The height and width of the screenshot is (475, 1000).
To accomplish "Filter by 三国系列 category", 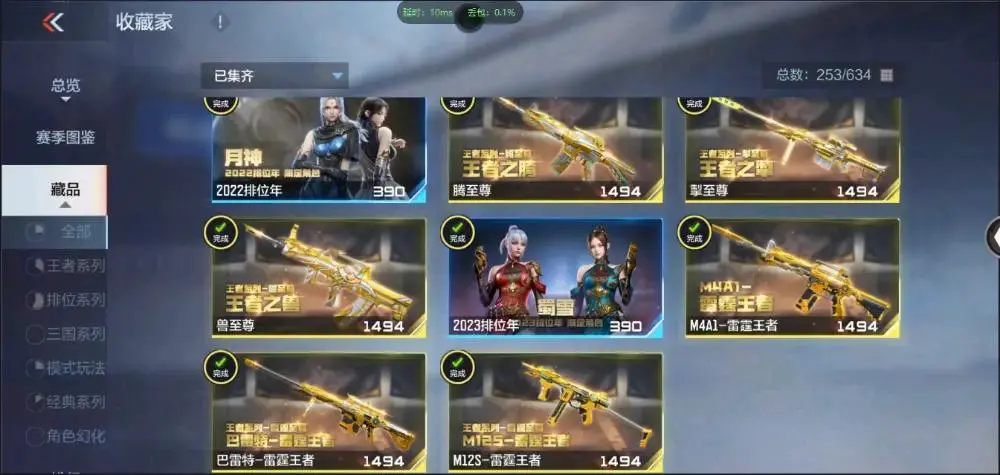I will coord(68,334).
